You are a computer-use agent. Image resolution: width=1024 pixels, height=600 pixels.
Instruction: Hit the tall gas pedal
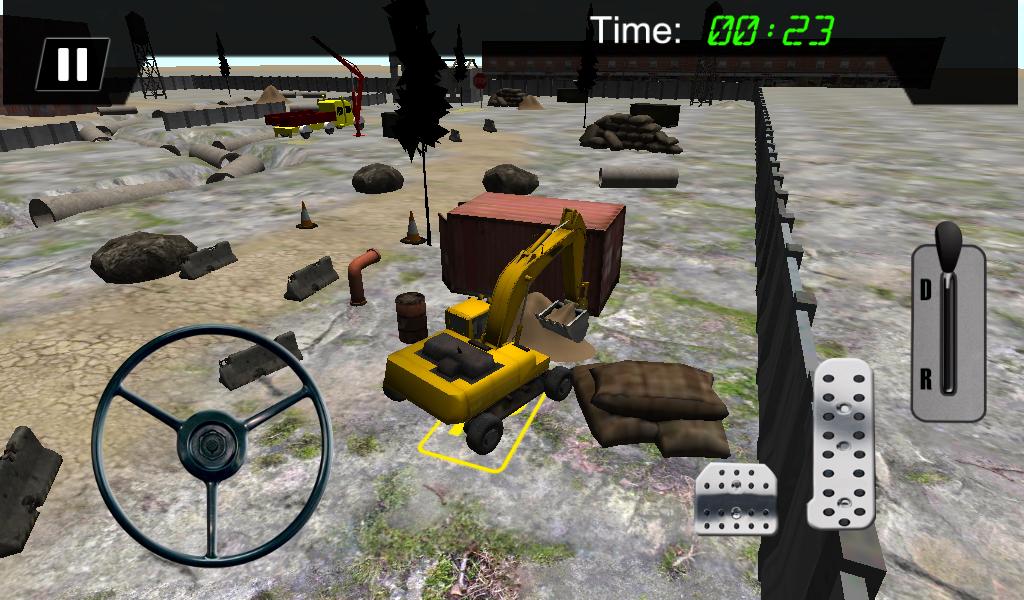(841, 444)
